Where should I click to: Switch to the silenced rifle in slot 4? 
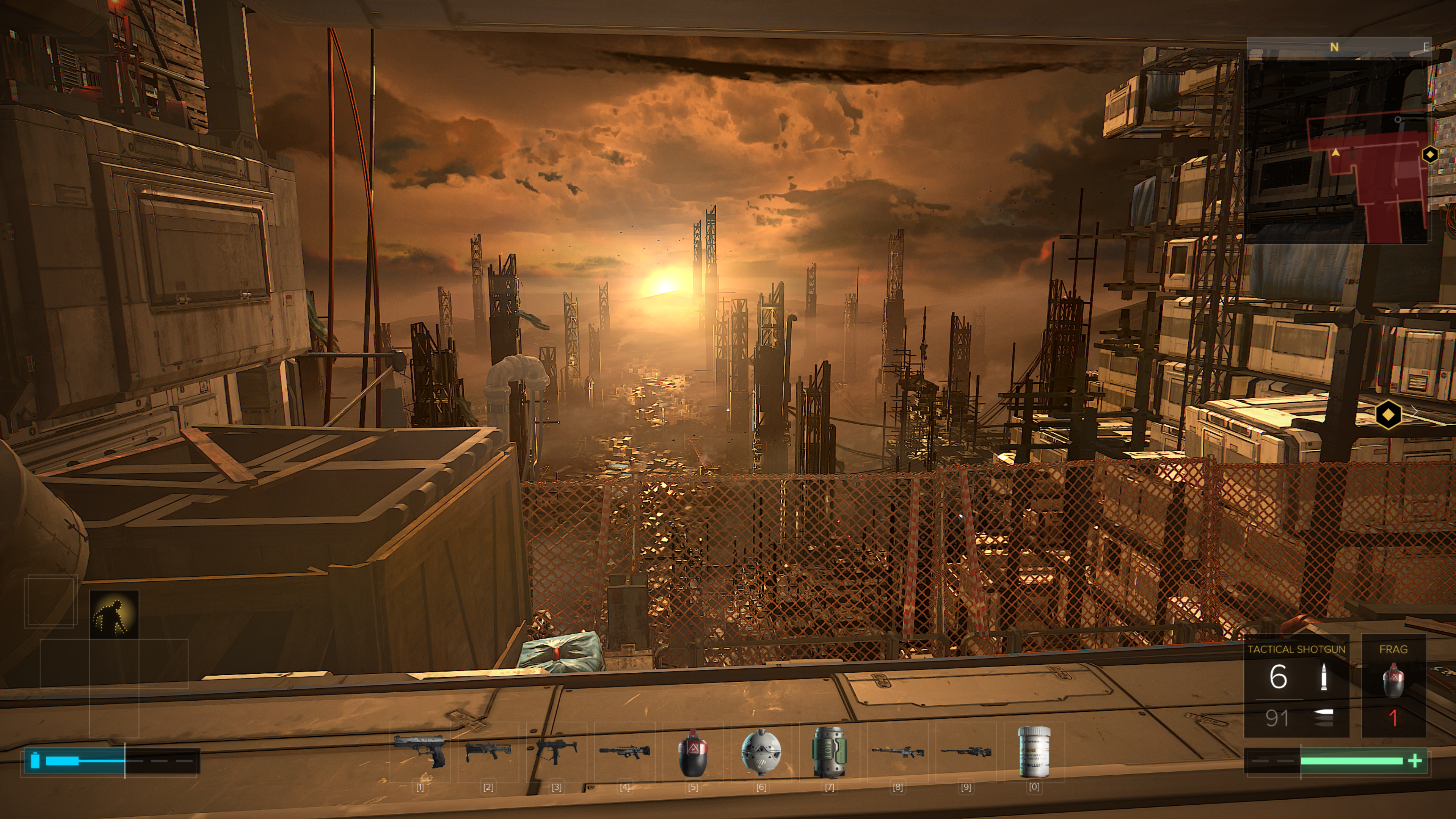[x=624, y=752]
